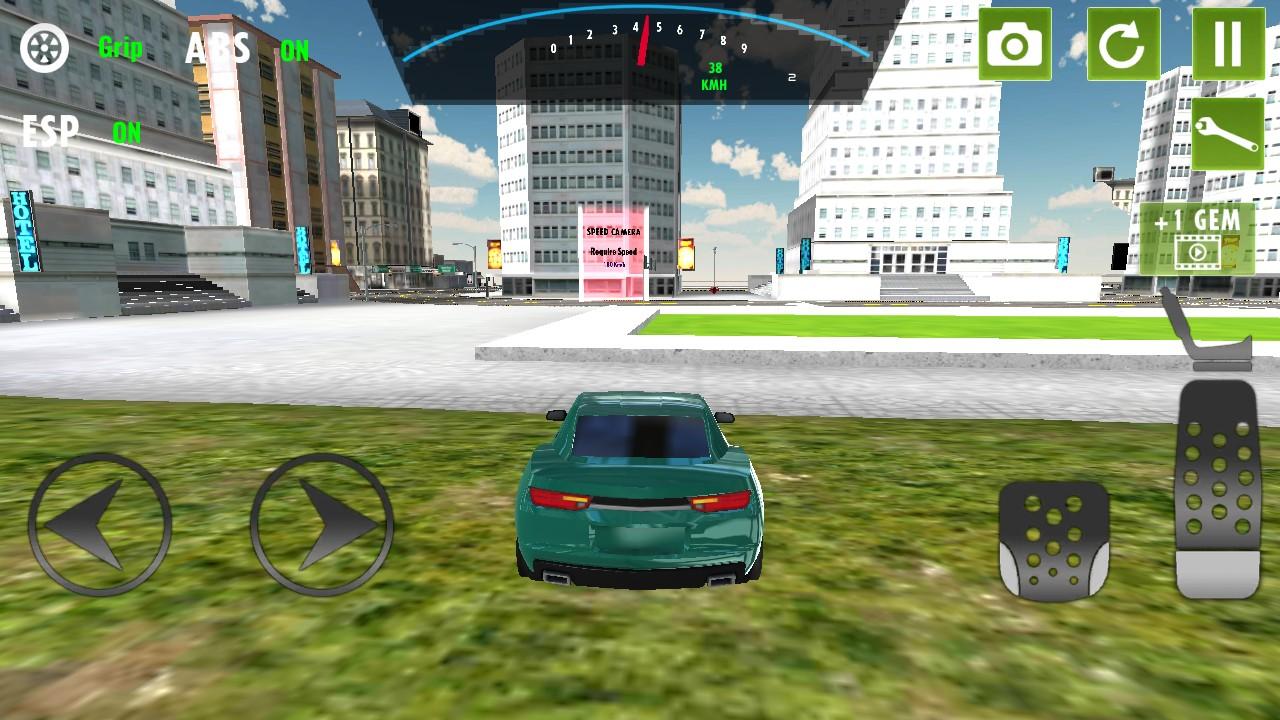Tap the brake pedal
Image resolution: width=1280 pixels, height=720 pixels.
1054,541
